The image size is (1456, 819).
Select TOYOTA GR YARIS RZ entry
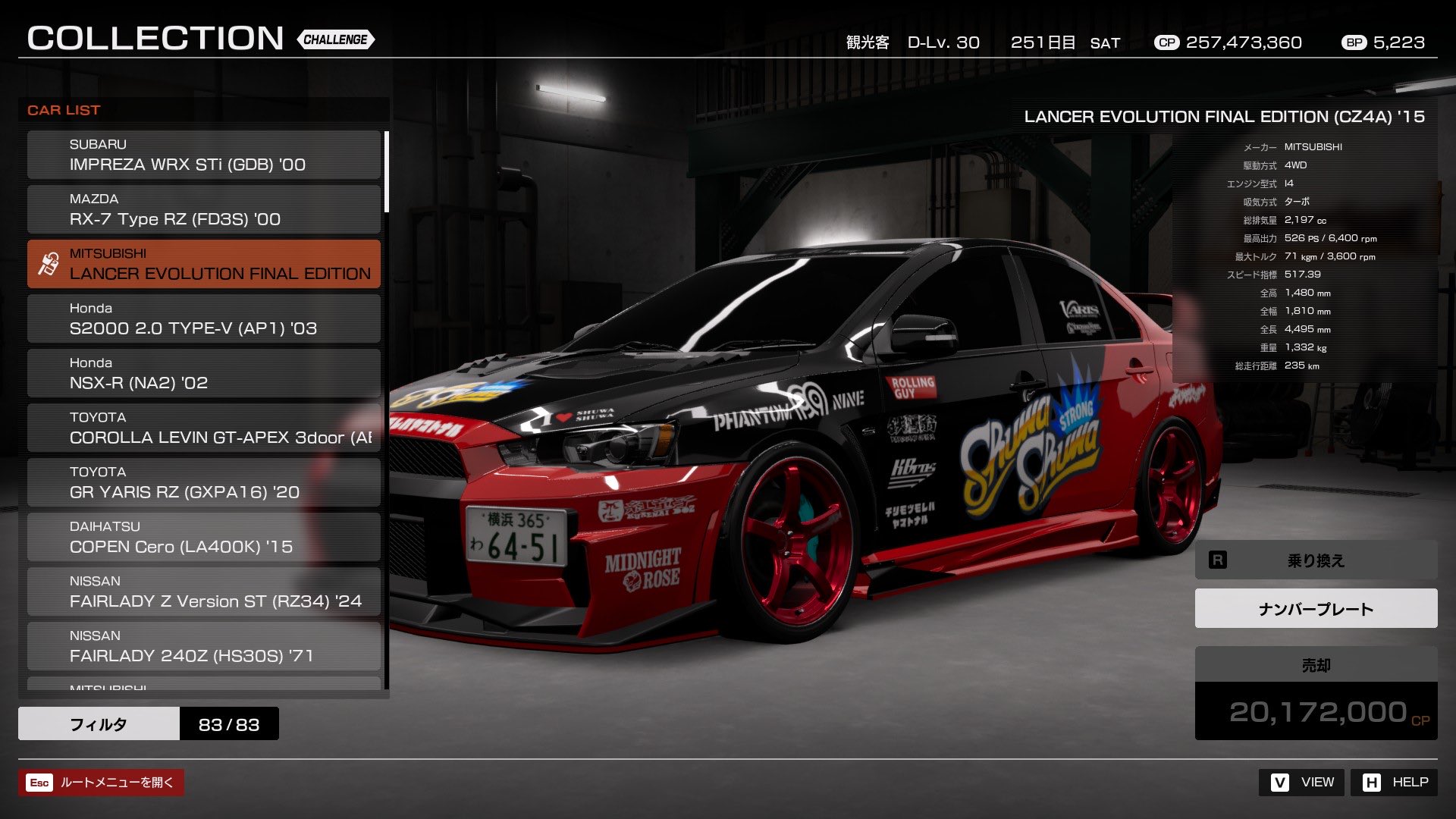tap(203, 482)
